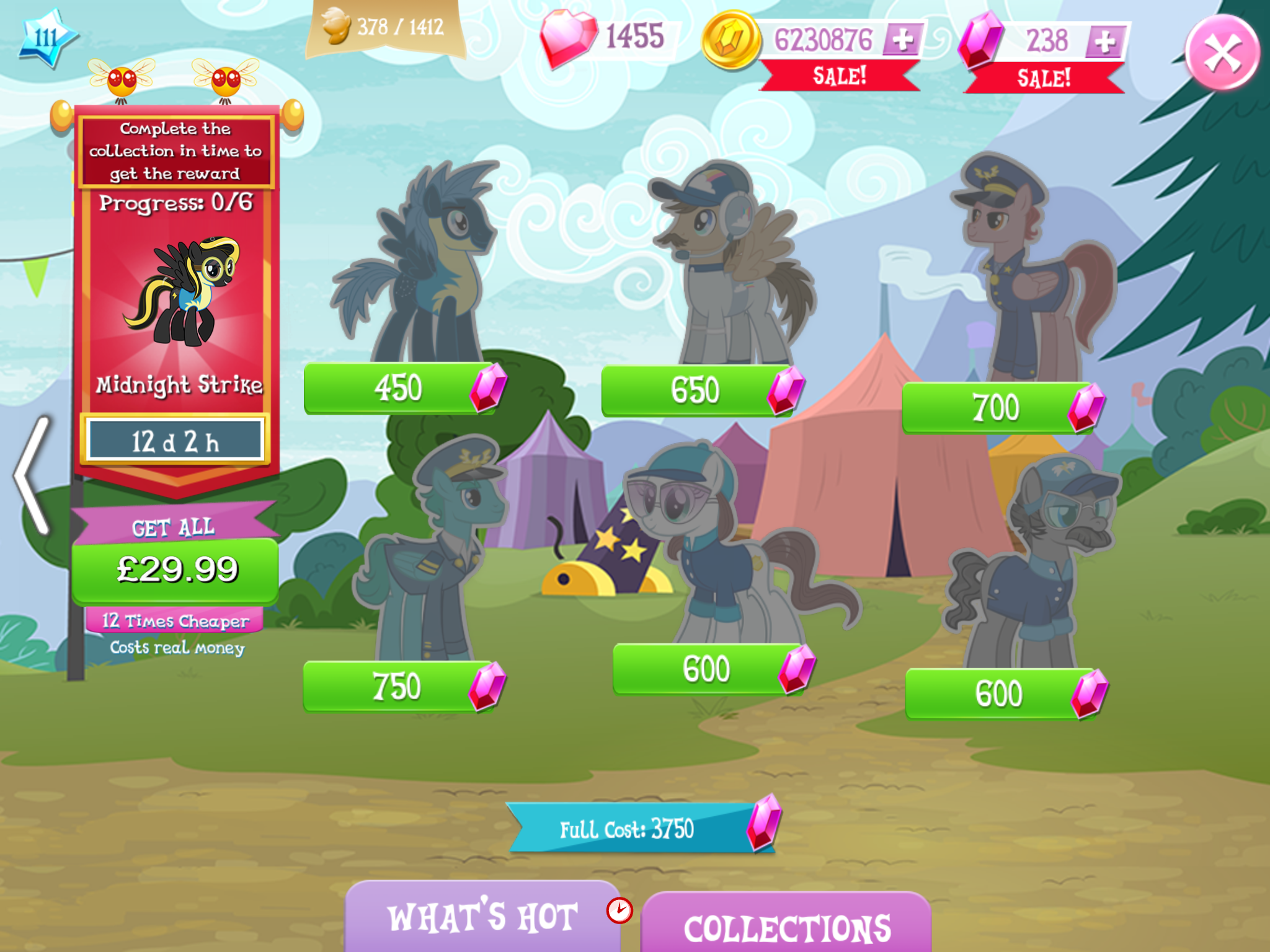Select the Midnight Strike reward pony banner
1270x952 pixels.
pyautogui.click(x=177, y=297)
